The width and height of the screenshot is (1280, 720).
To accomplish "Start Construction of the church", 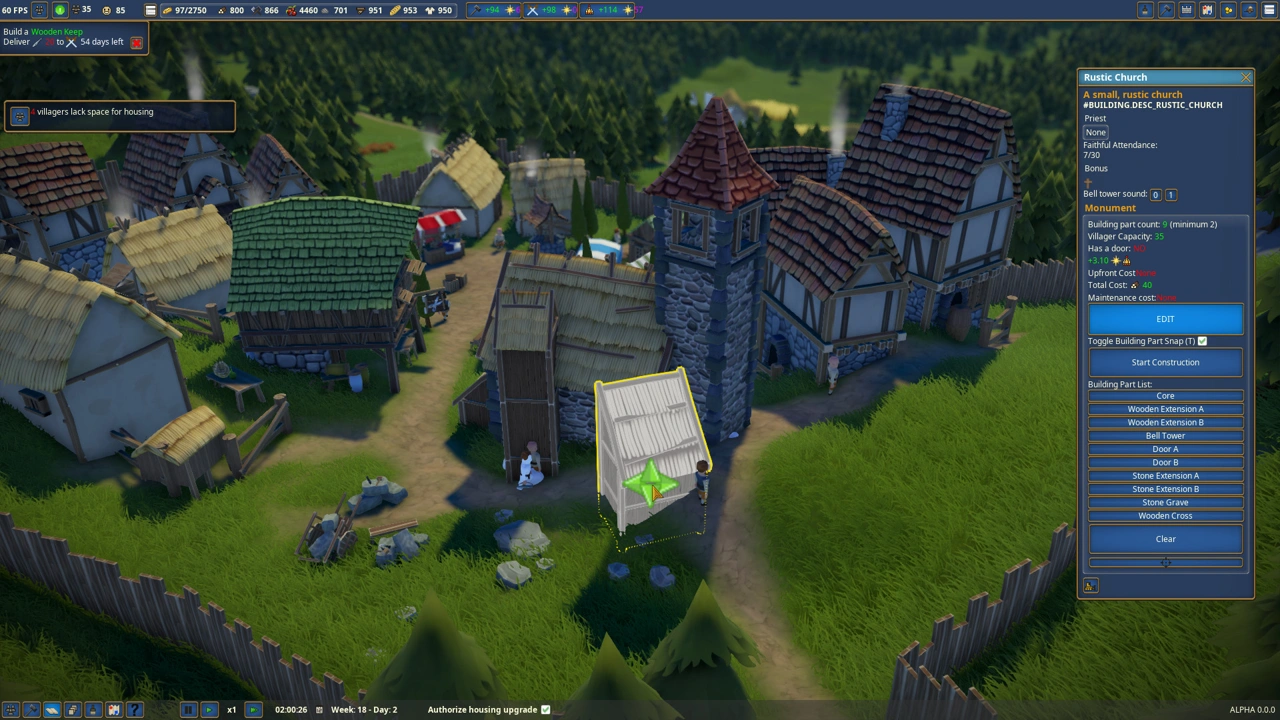I will click(x=1165, y=362).
